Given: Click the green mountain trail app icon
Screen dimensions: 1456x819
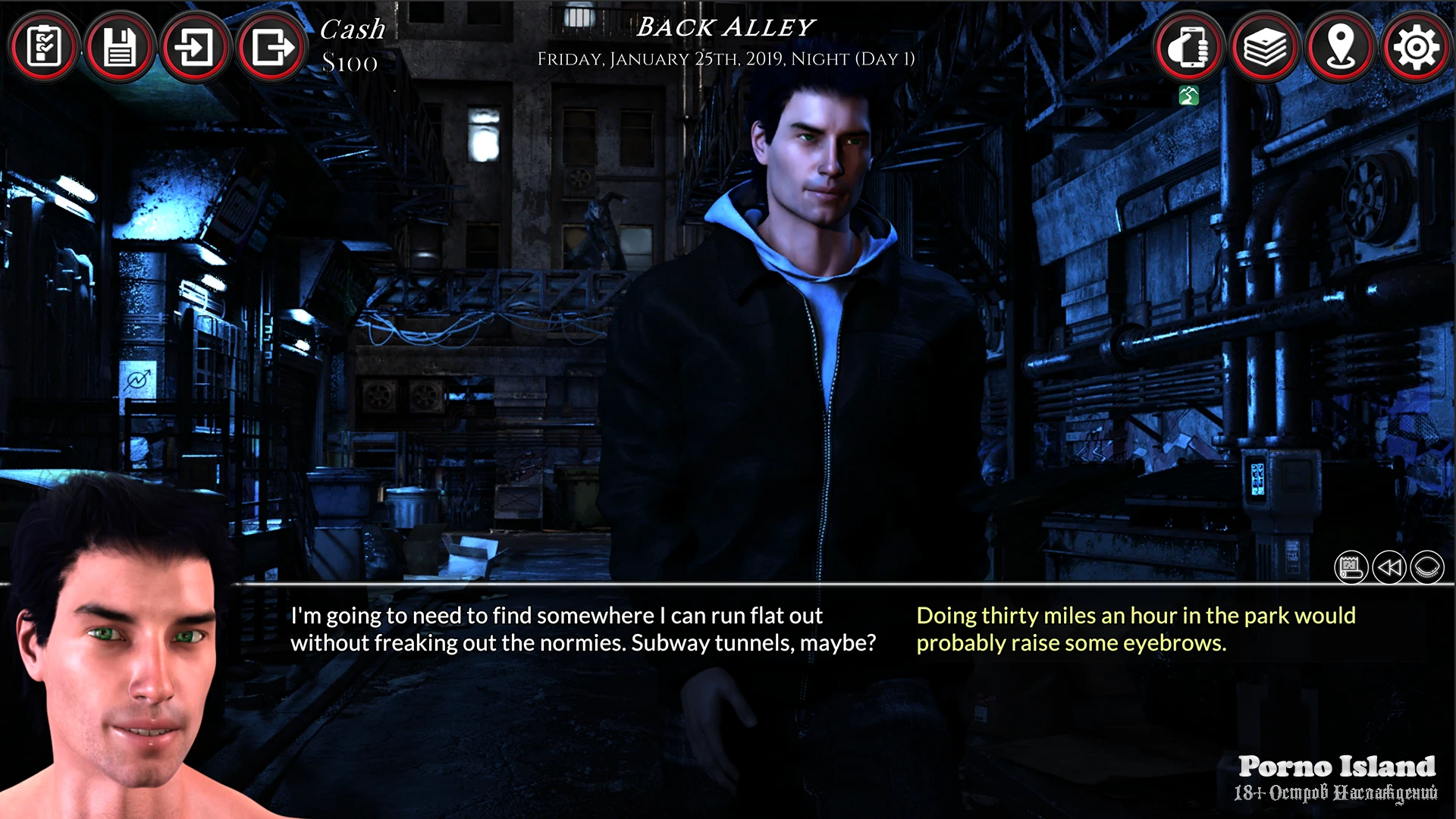Looking at the screenshot, I should coord(1189,96).
